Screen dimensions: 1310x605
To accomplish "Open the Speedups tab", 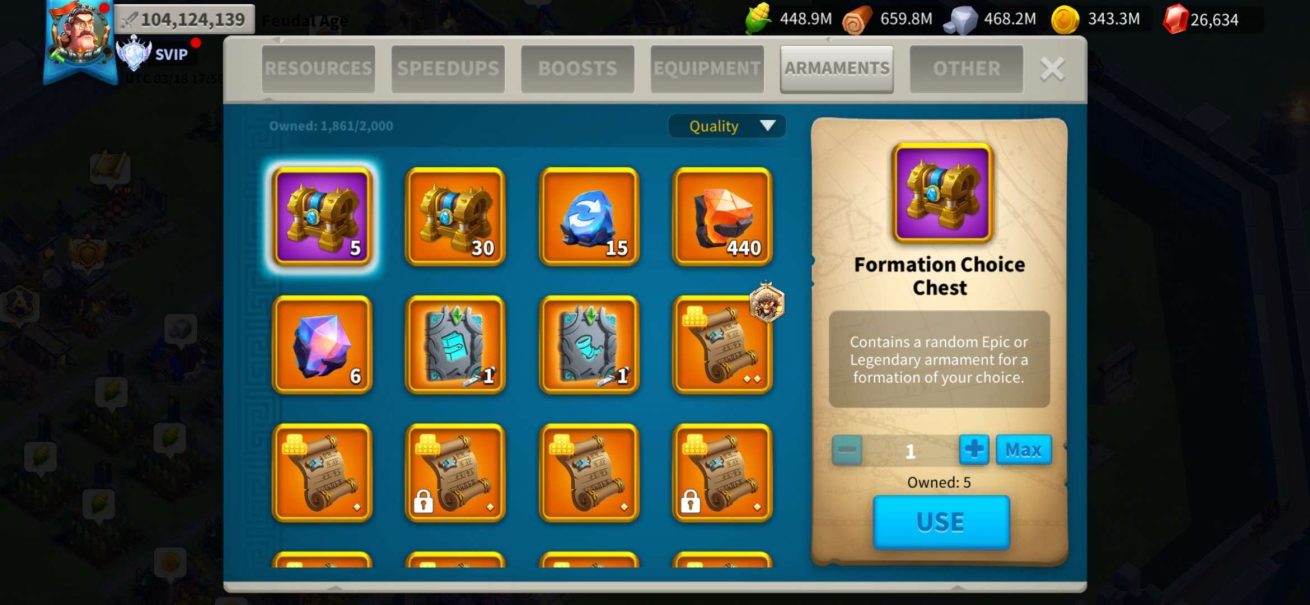I will (448, 69).
